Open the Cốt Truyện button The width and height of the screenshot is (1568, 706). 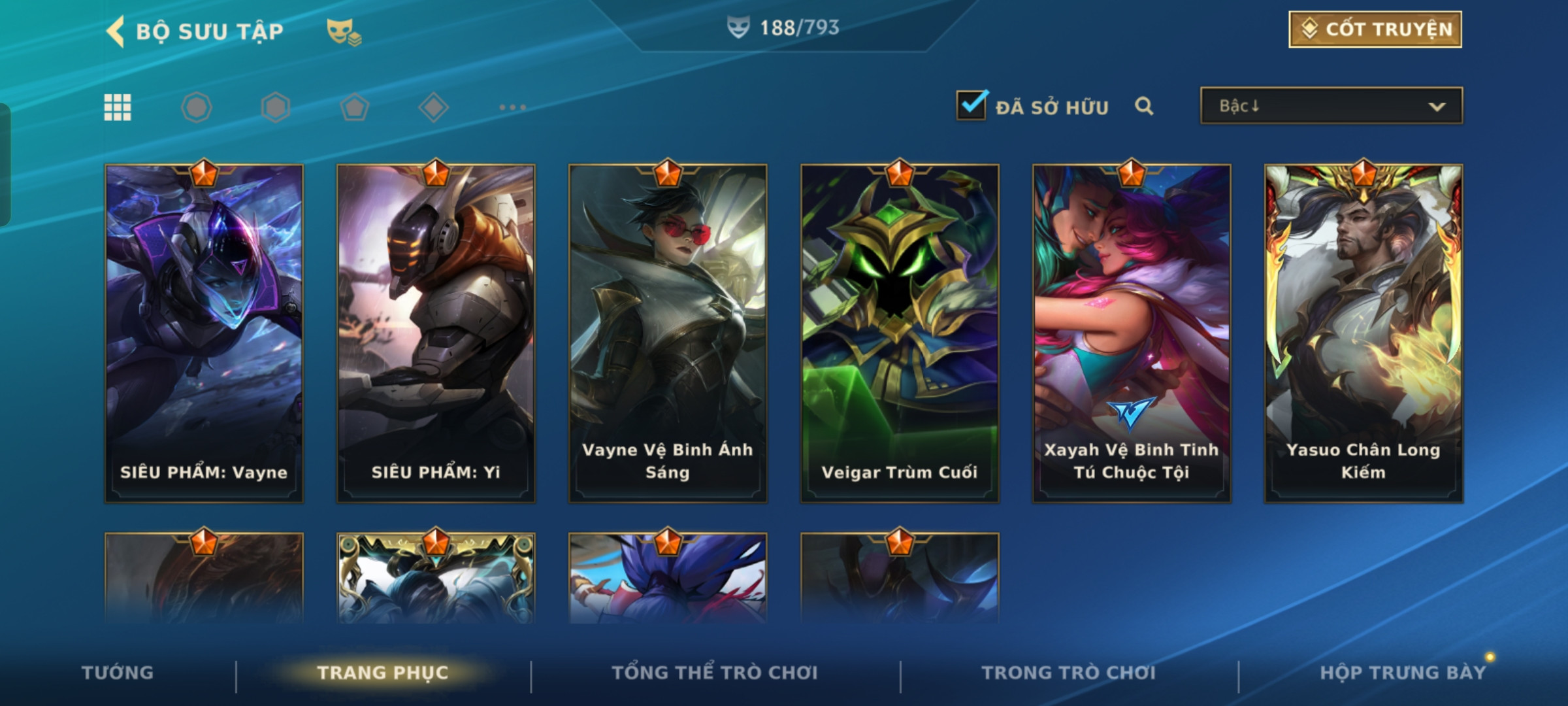pyautogui.click(x=1375, y=29)
